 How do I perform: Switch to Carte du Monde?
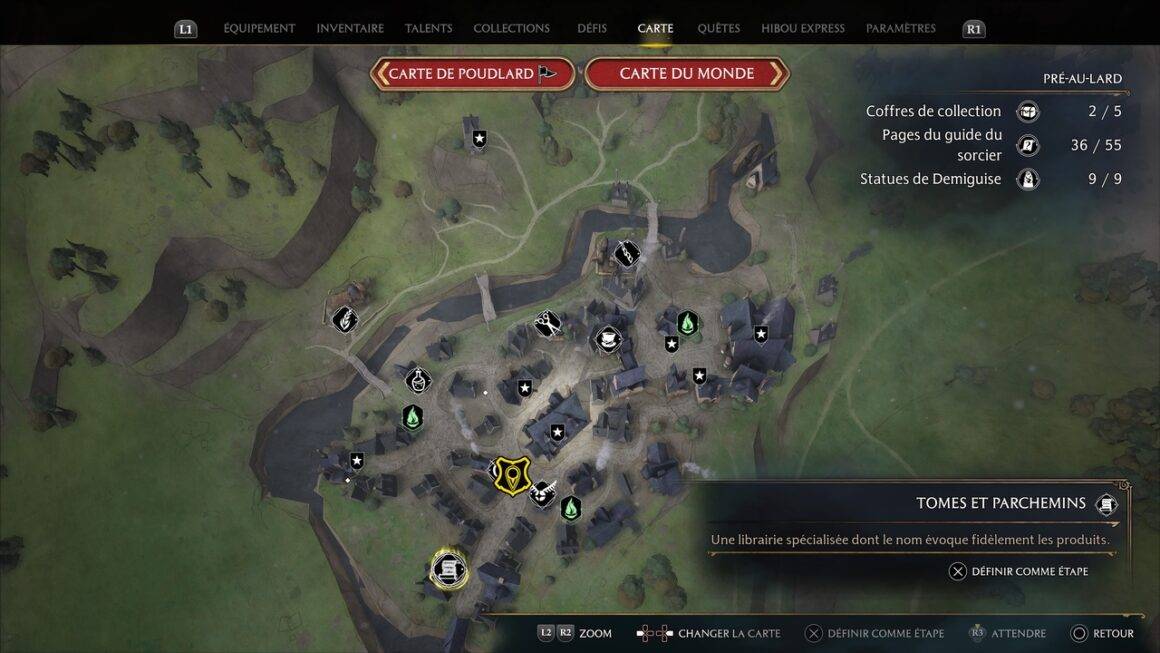pyautogui.click(x=687, y=73)
